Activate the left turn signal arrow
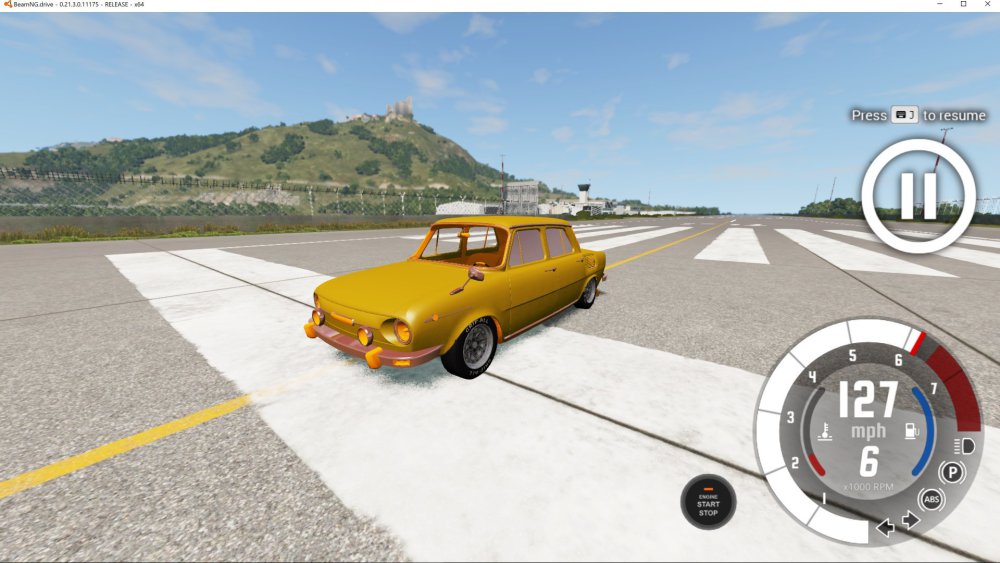Viewport: 1000px width, 563px height. click(885, 527)
